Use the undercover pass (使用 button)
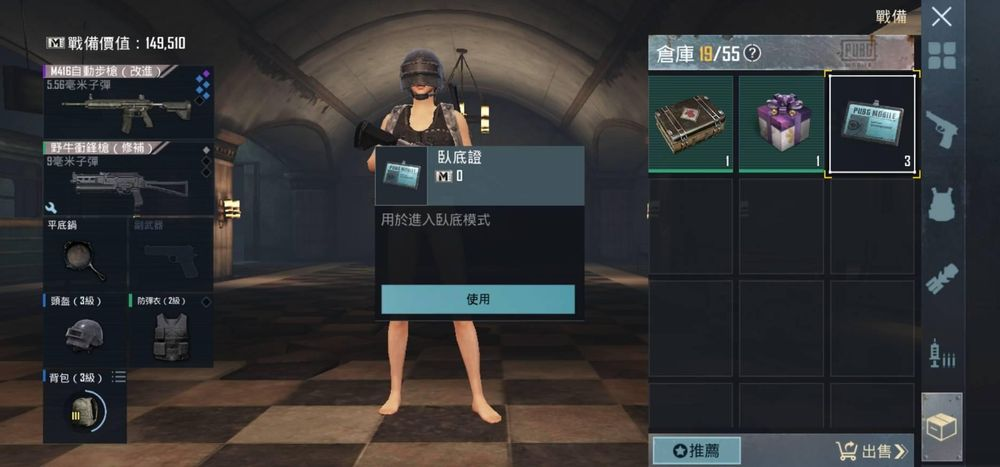Screen dimensions: 1000x467 click(x=478, y=299)
